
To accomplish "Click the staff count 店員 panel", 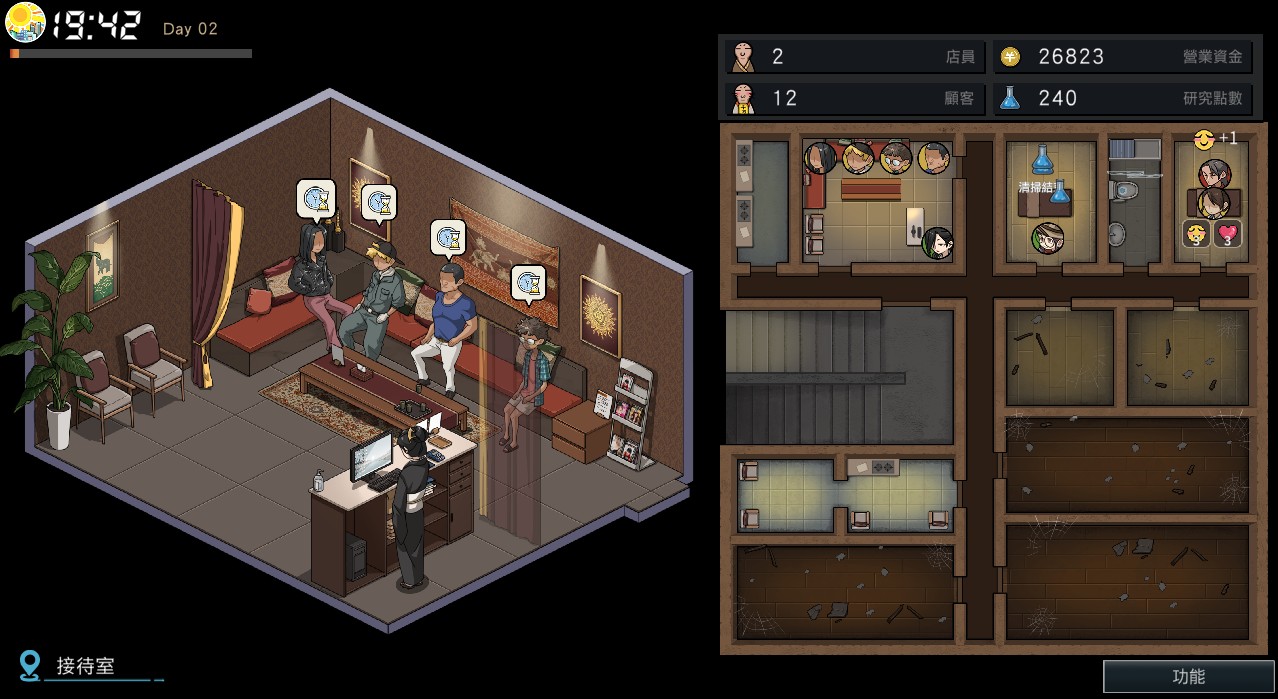I will point(855,57).
